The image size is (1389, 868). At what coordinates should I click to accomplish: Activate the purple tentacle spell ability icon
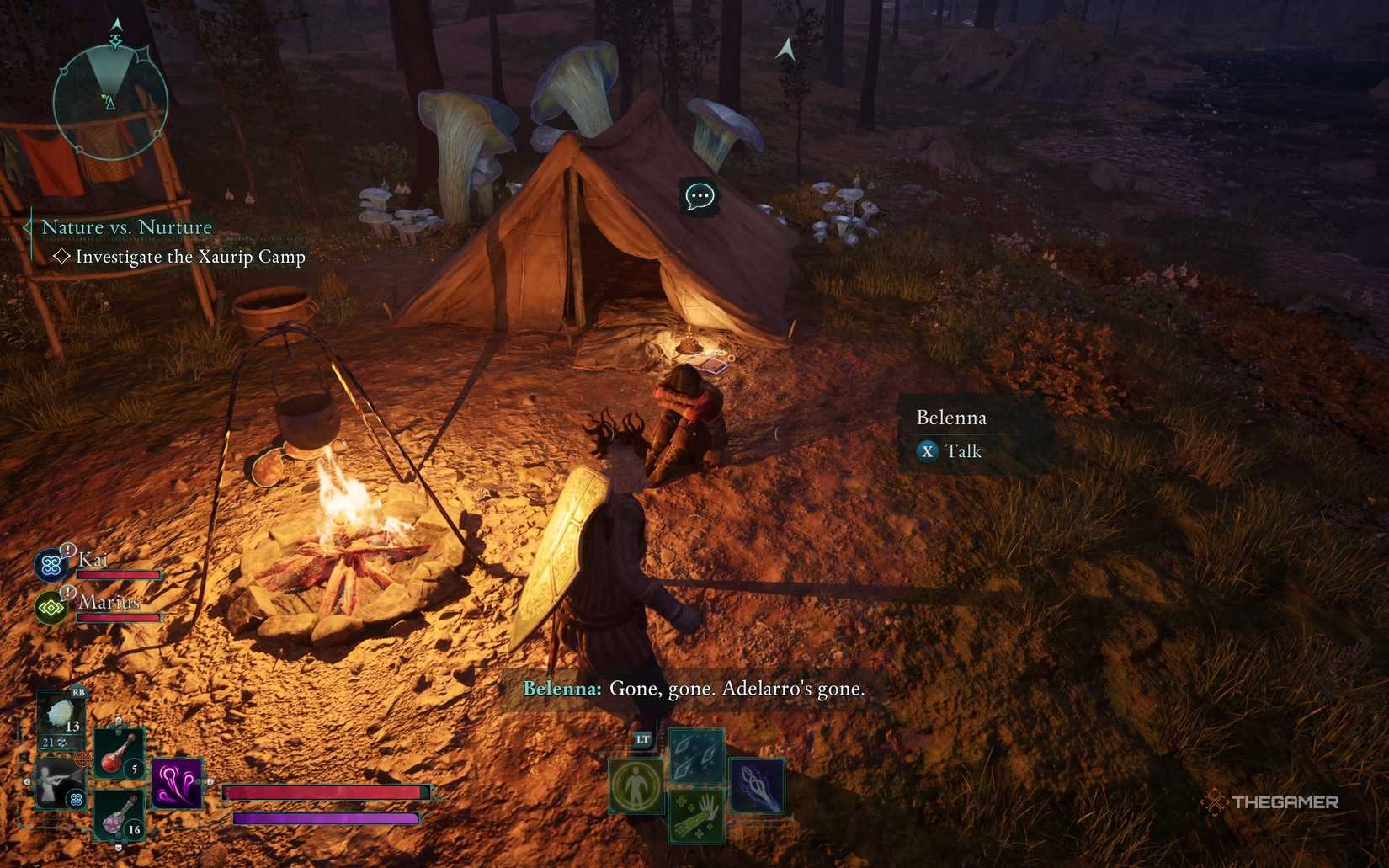coord(177,781)
